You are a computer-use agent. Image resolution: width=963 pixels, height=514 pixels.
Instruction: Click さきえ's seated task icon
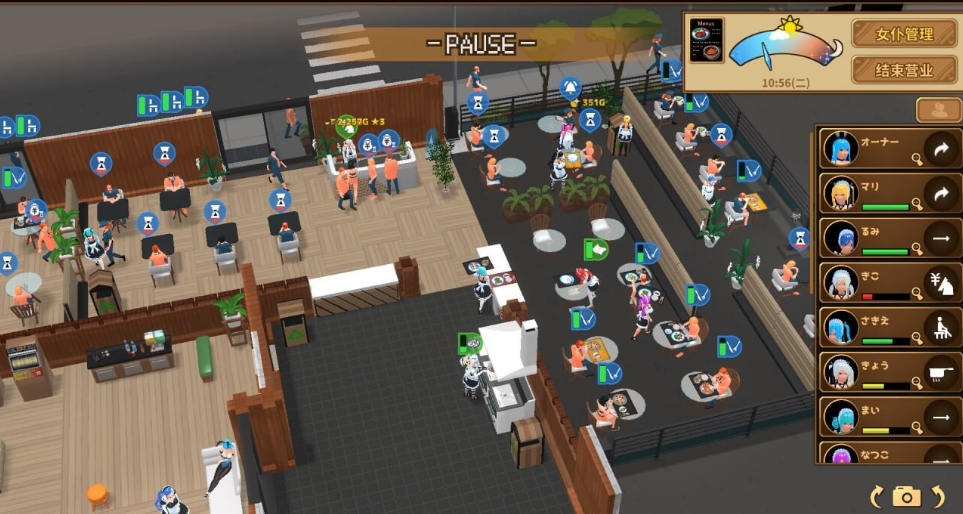940,328
